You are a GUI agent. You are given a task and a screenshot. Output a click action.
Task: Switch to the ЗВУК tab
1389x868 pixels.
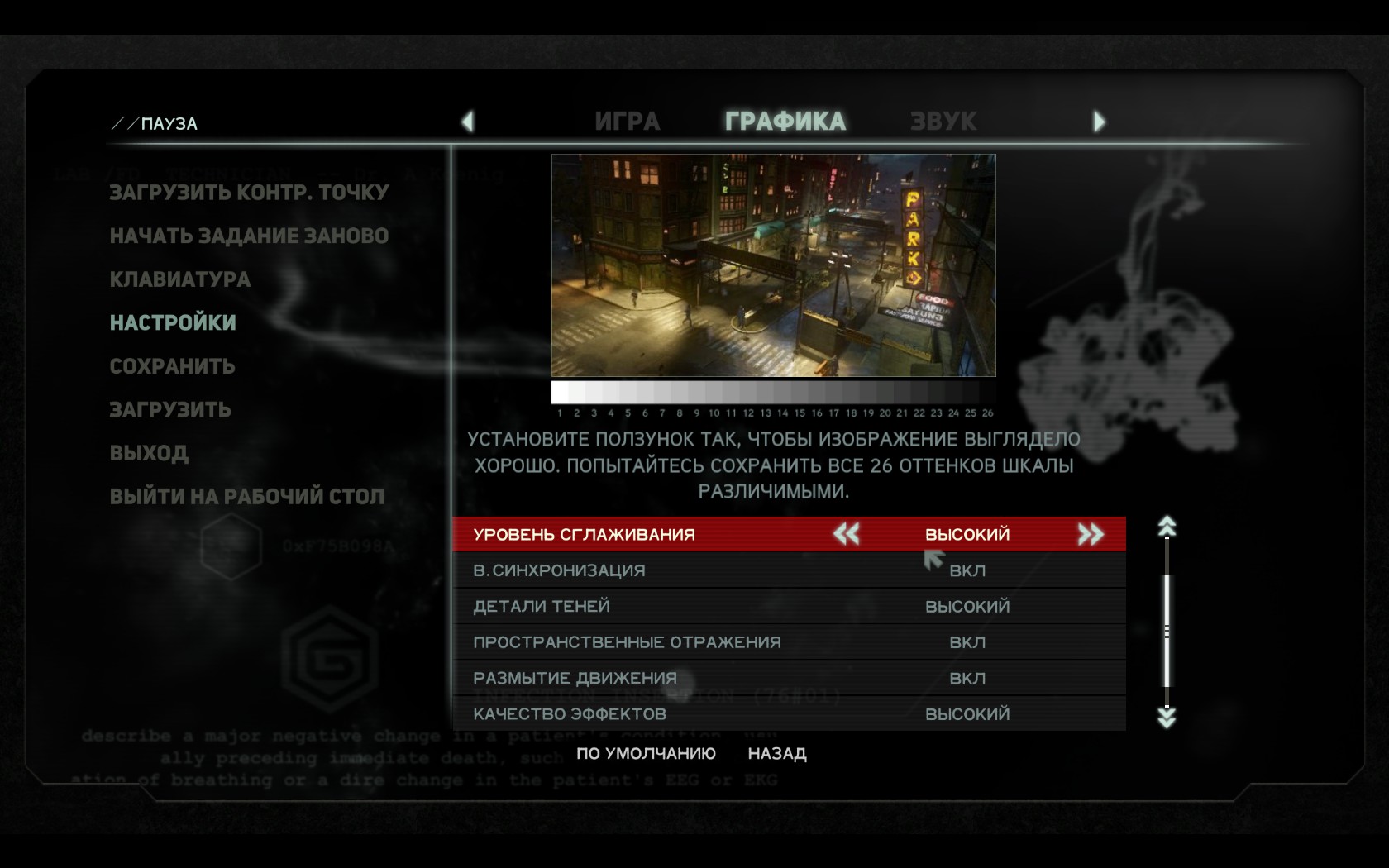(x=943, y=122)
